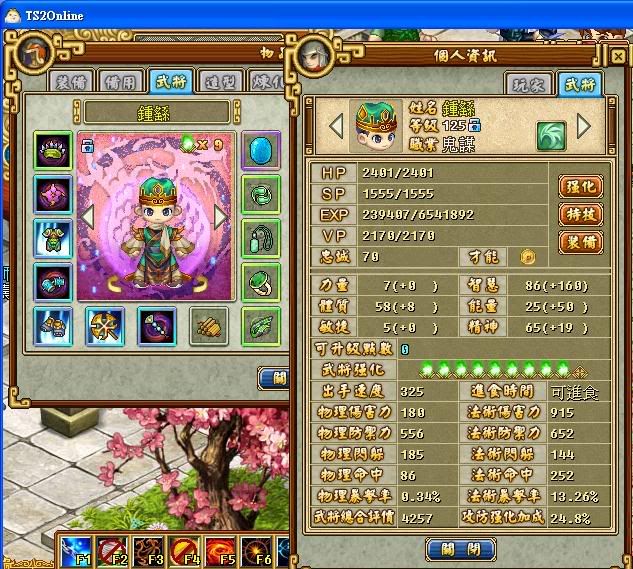Activate the F1 hotbar skill
Image resolution: width=633 pixels, height=569 pixels.
(77, 551)
